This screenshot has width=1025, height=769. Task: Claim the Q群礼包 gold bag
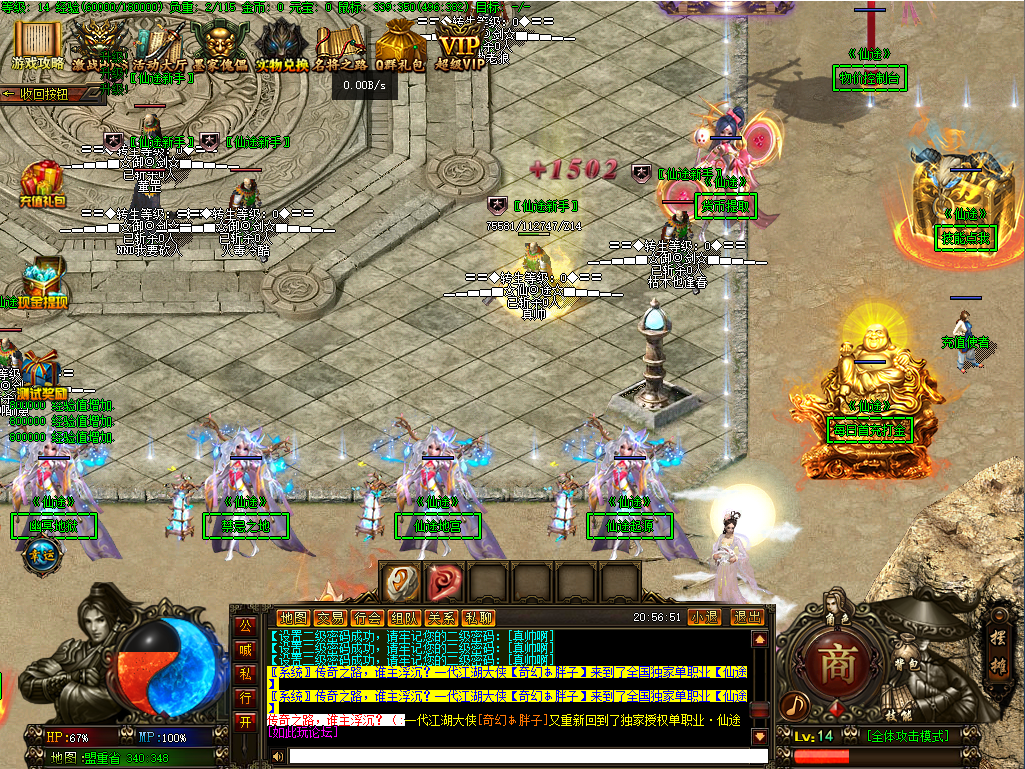(401, 46)
